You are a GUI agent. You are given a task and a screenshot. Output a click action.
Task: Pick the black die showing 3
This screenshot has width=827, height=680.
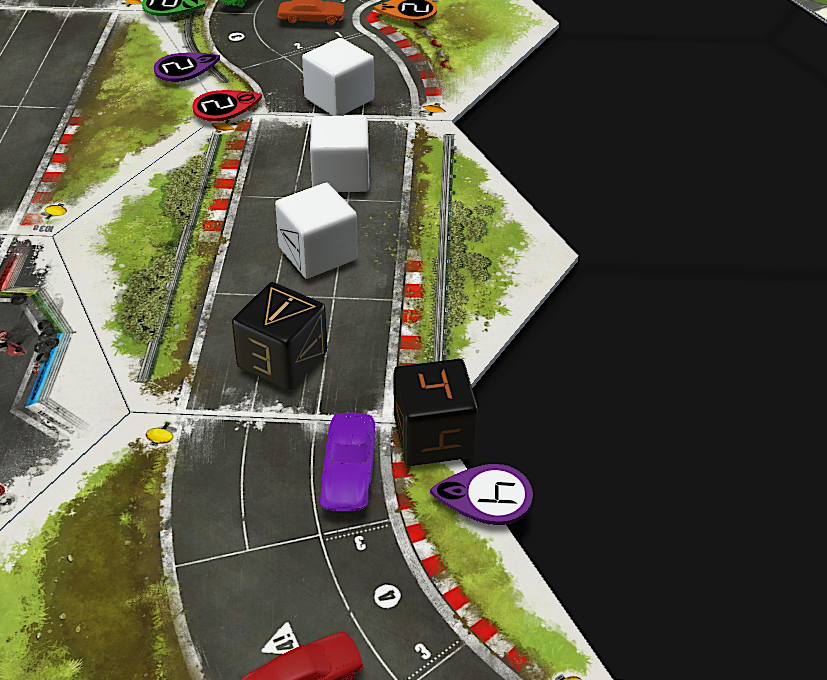pos(278,336)
